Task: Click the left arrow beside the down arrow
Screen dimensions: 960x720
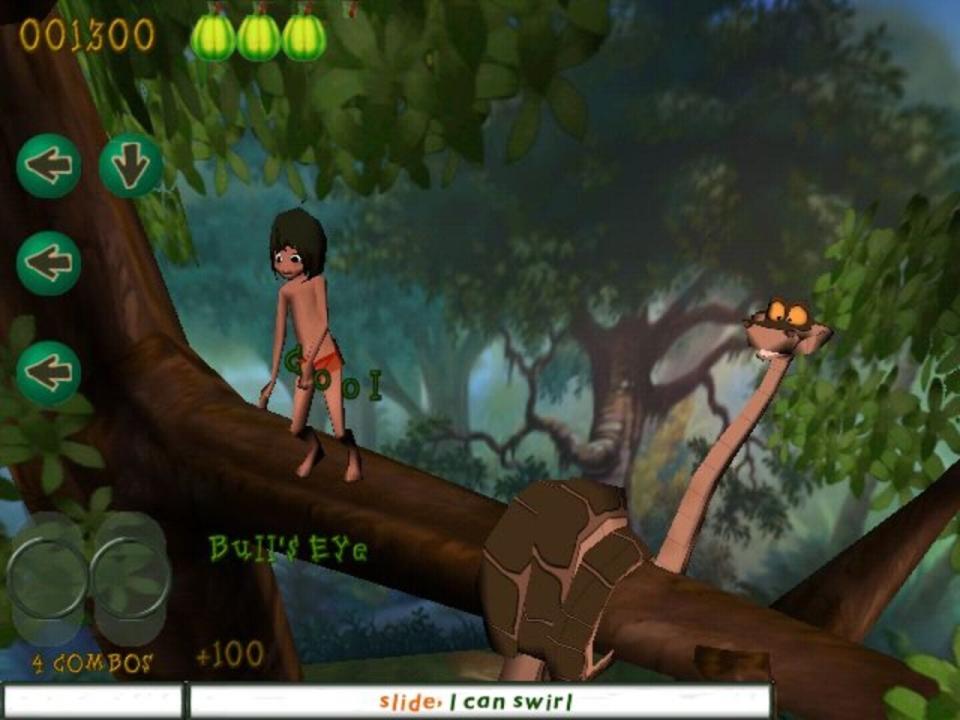Action: click(x=48, y=166)
